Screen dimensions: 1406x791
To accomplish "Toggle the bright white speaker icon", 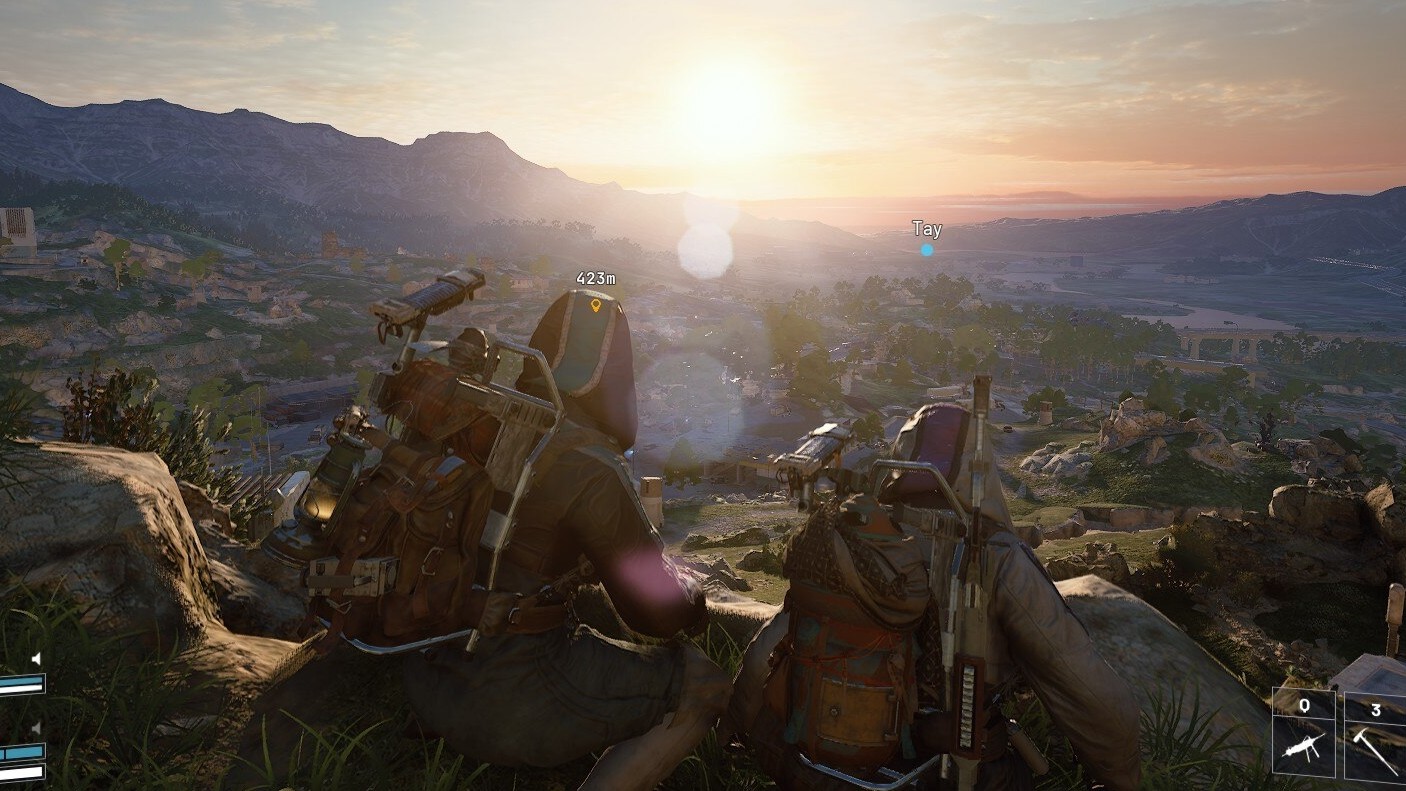I will click(36, 659).
